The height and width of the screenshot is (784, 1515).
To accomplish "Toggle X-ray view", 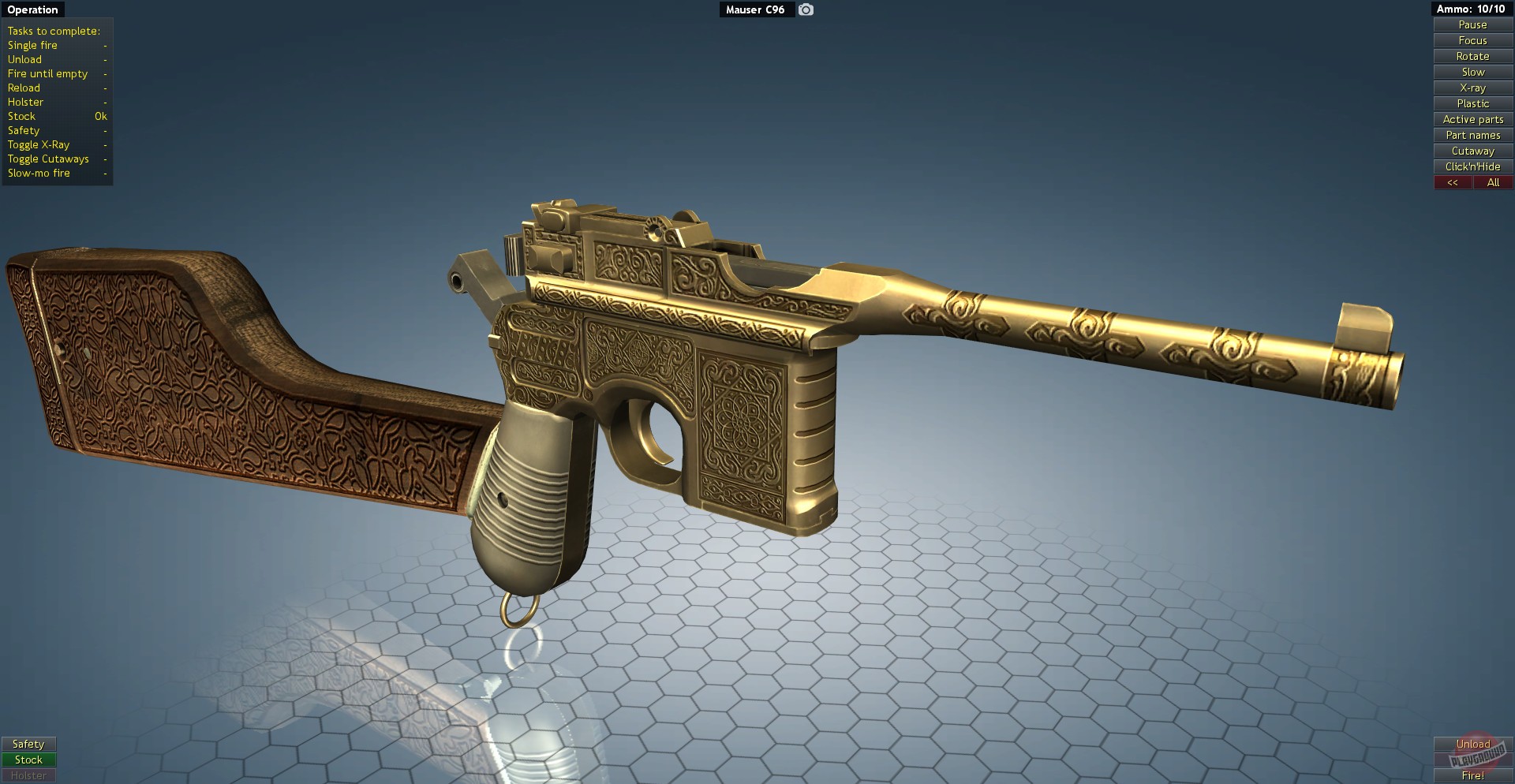I will tap(1472, 88).
